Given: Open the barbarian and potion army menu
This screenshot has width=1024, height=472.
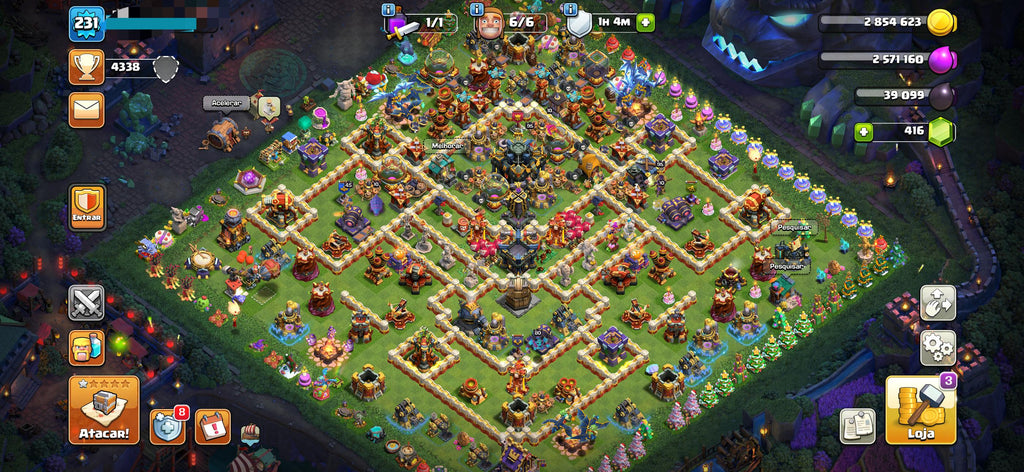Looking at the screenshot, I should pos(87,348).
